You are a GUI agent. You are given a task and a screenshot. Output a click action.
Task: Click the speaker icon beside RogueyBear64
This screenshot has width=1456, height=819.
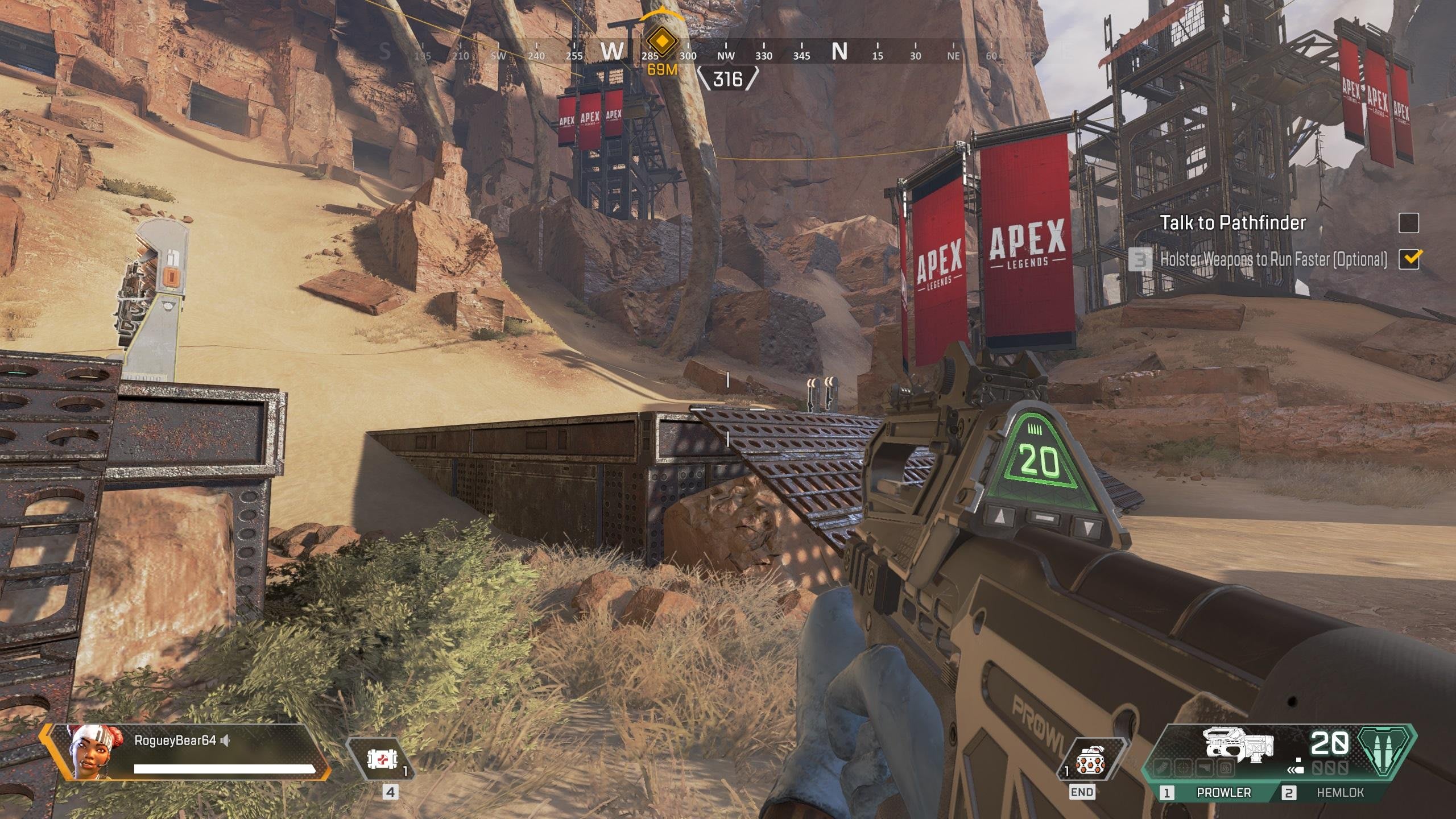coord(226,741)
